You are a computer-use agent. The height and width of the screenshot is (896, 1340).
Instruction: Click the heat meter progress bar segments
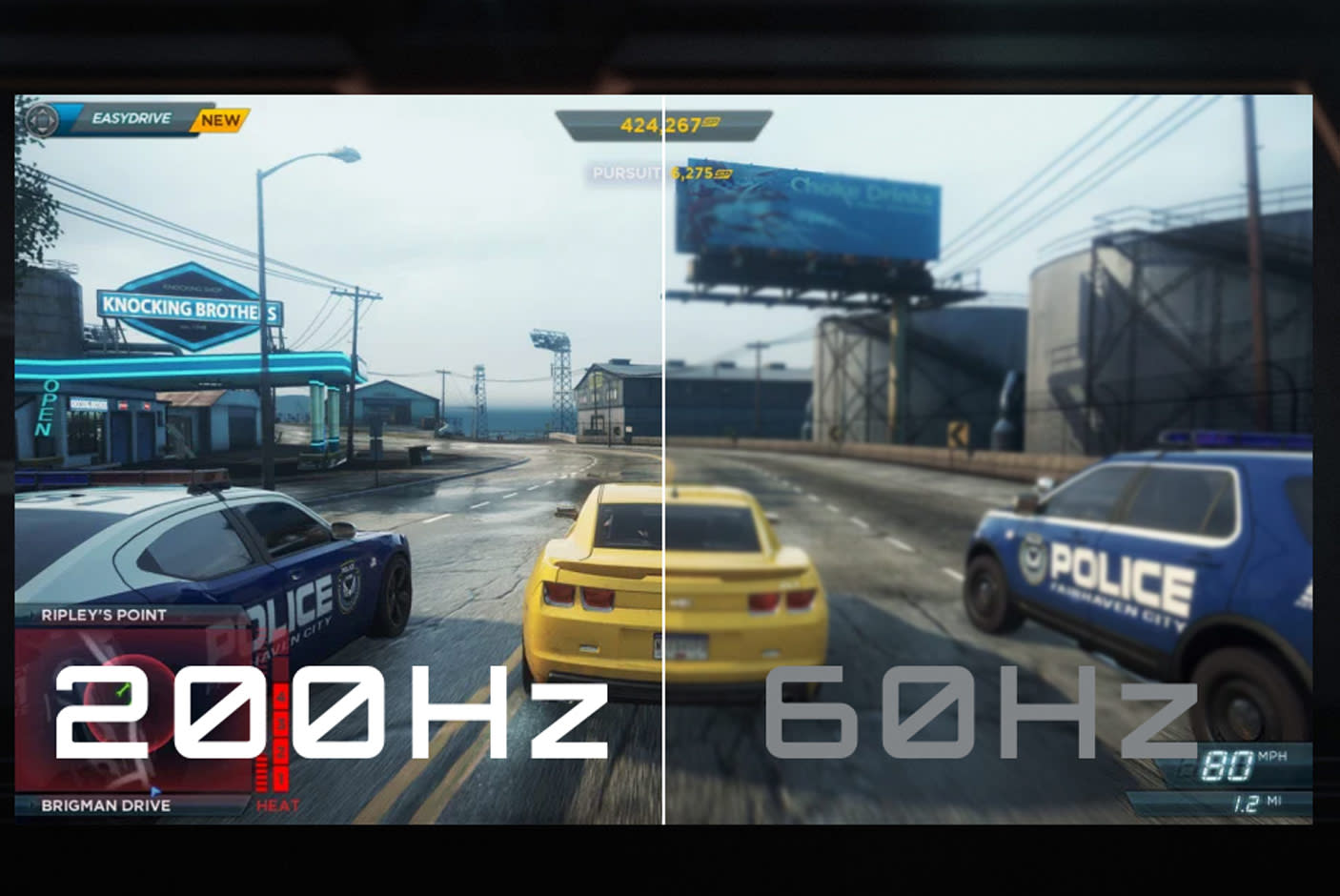tap(260, 772)
